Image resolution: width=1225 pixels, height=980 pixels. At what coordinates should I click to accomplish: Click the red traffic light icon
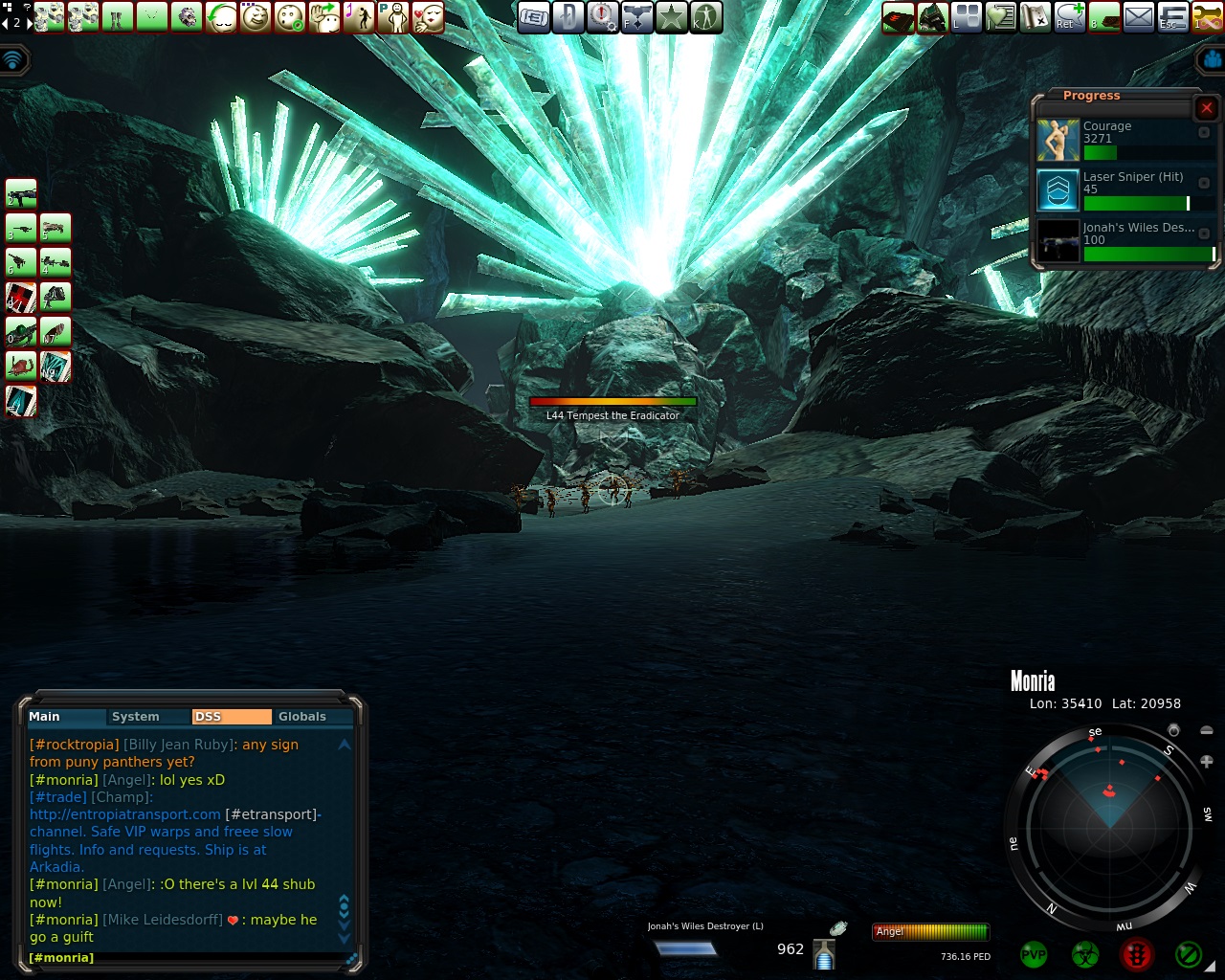point(1137,955)
